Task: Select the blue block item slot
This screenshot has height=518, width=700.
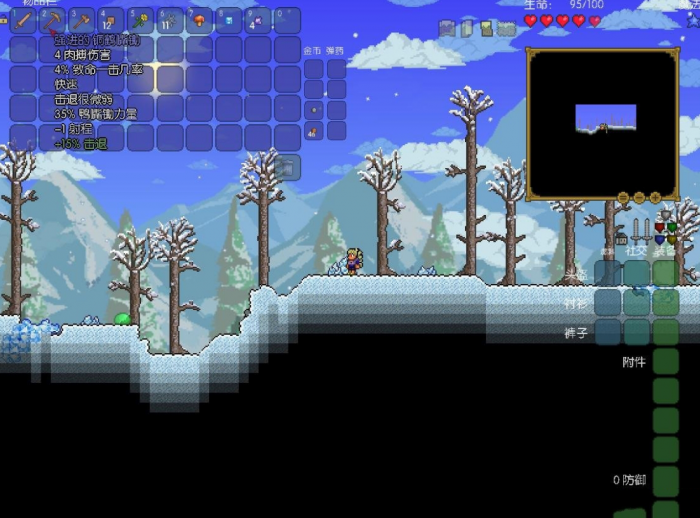Action: 228,21
